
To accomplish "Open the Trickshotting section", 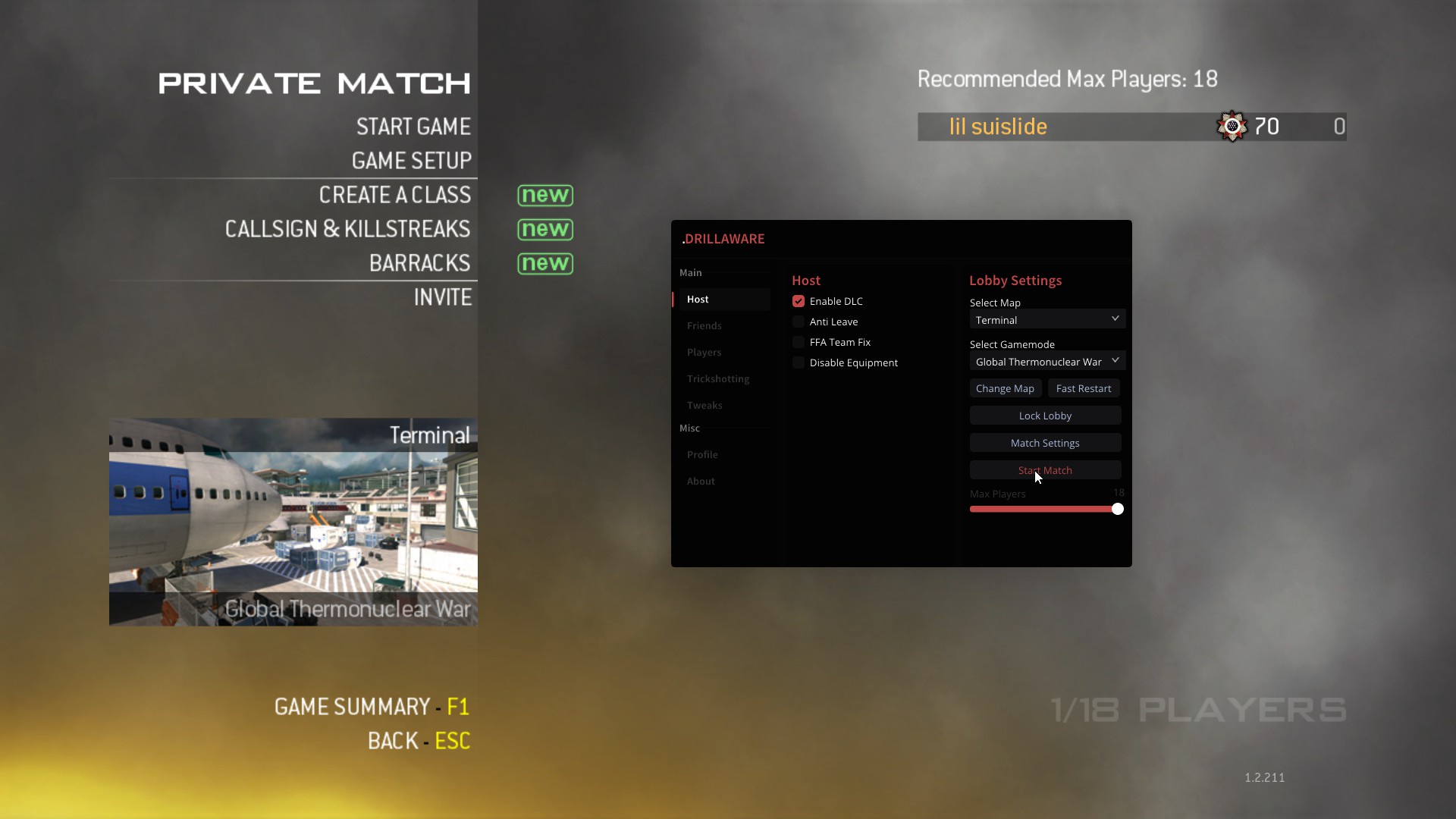I will [x=717, y=378].
